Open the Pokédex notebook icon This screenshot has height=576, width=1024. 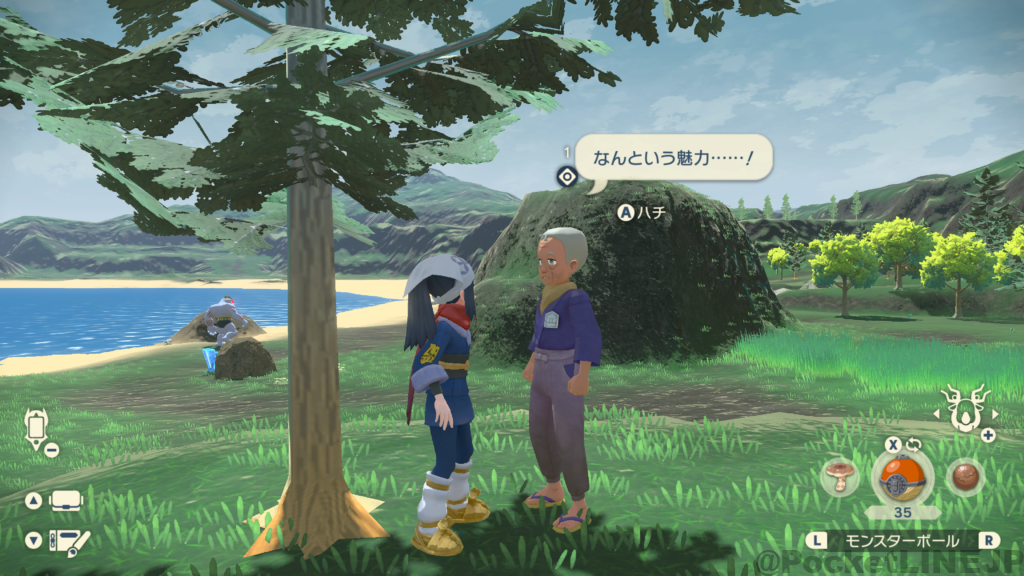coord(68,541)
